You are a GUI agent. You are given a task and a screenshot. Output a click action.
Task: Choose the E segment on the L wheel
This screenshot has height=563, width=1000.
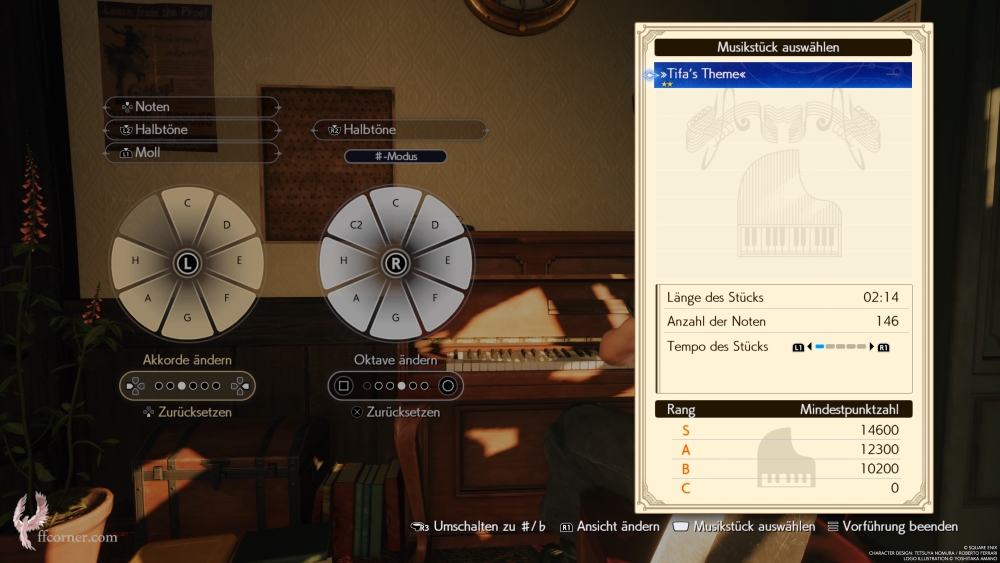(241, 260)
